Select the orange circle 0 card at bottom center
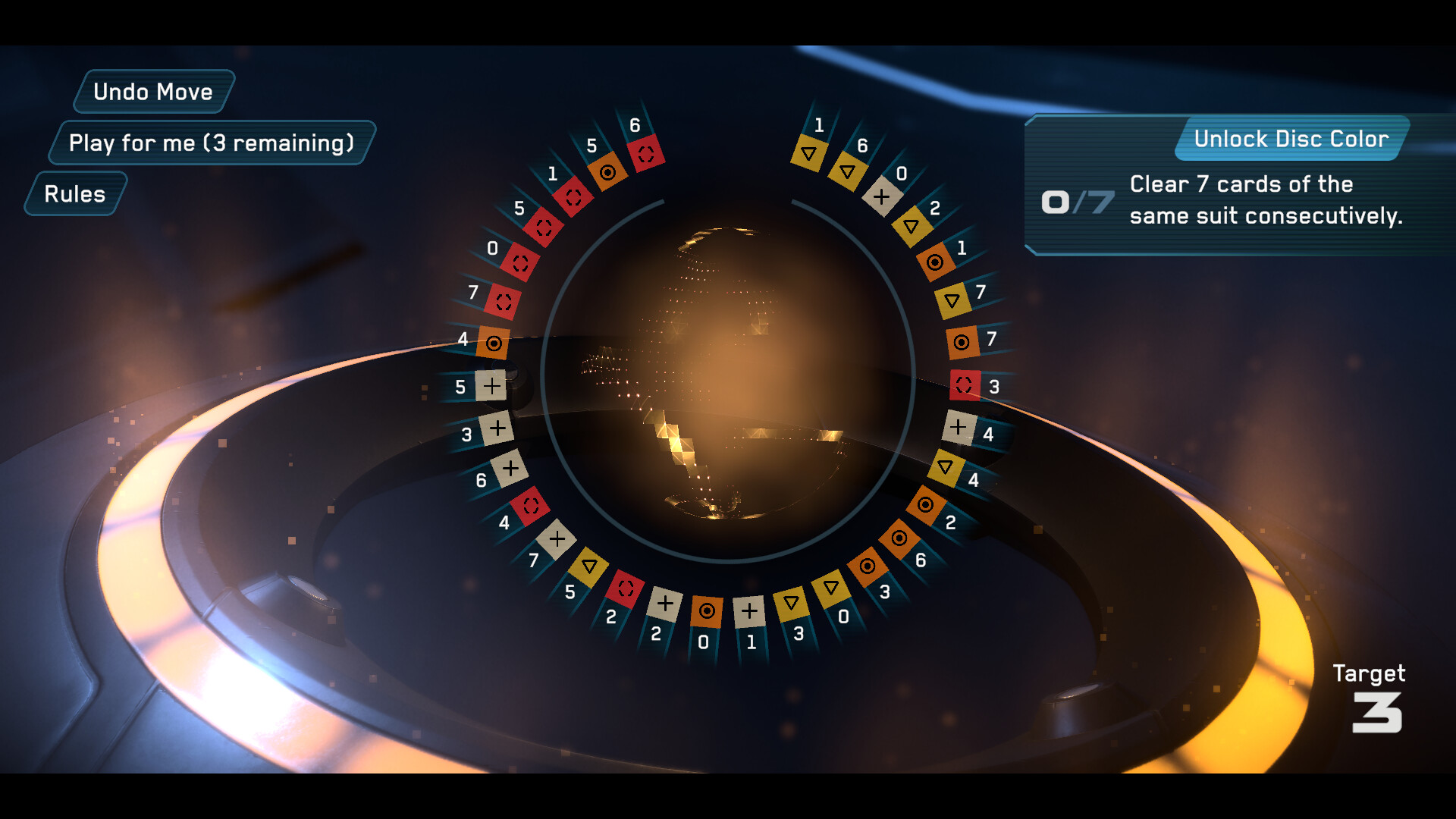The height and width of the screenshot is (819, 1456). click(x=708, y=611)
